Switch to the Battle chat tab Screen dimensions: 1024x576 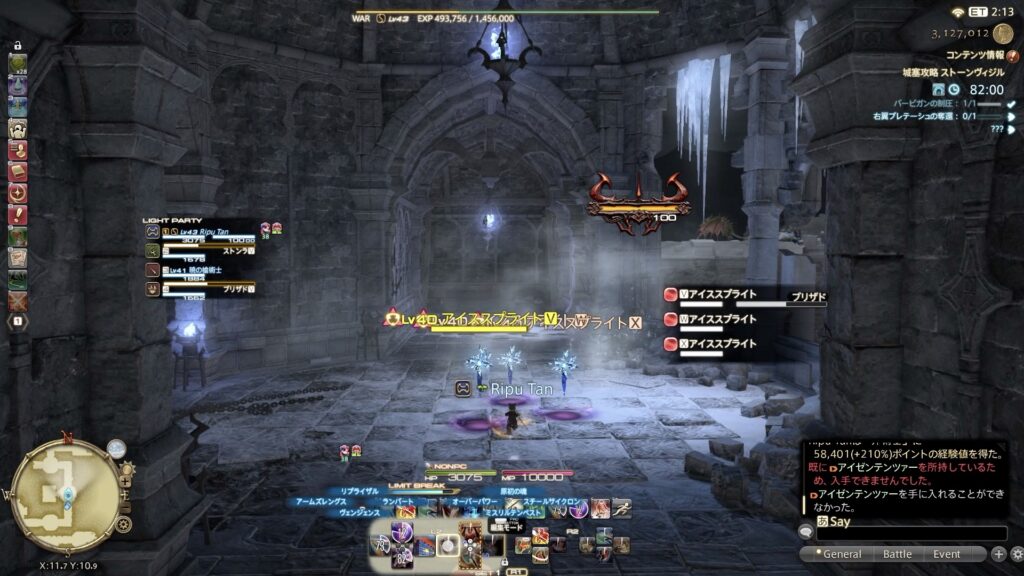897,554
